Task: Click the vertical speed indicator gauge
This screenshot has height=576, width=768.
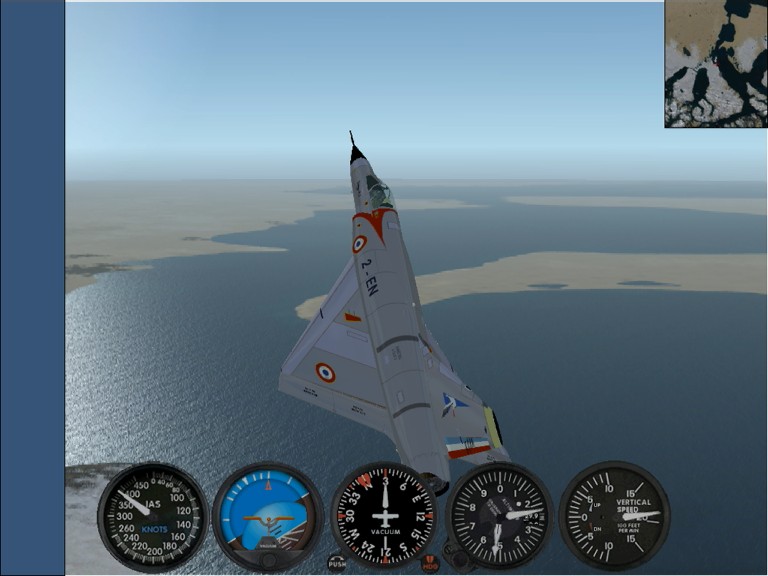Action: coord(613,516)
